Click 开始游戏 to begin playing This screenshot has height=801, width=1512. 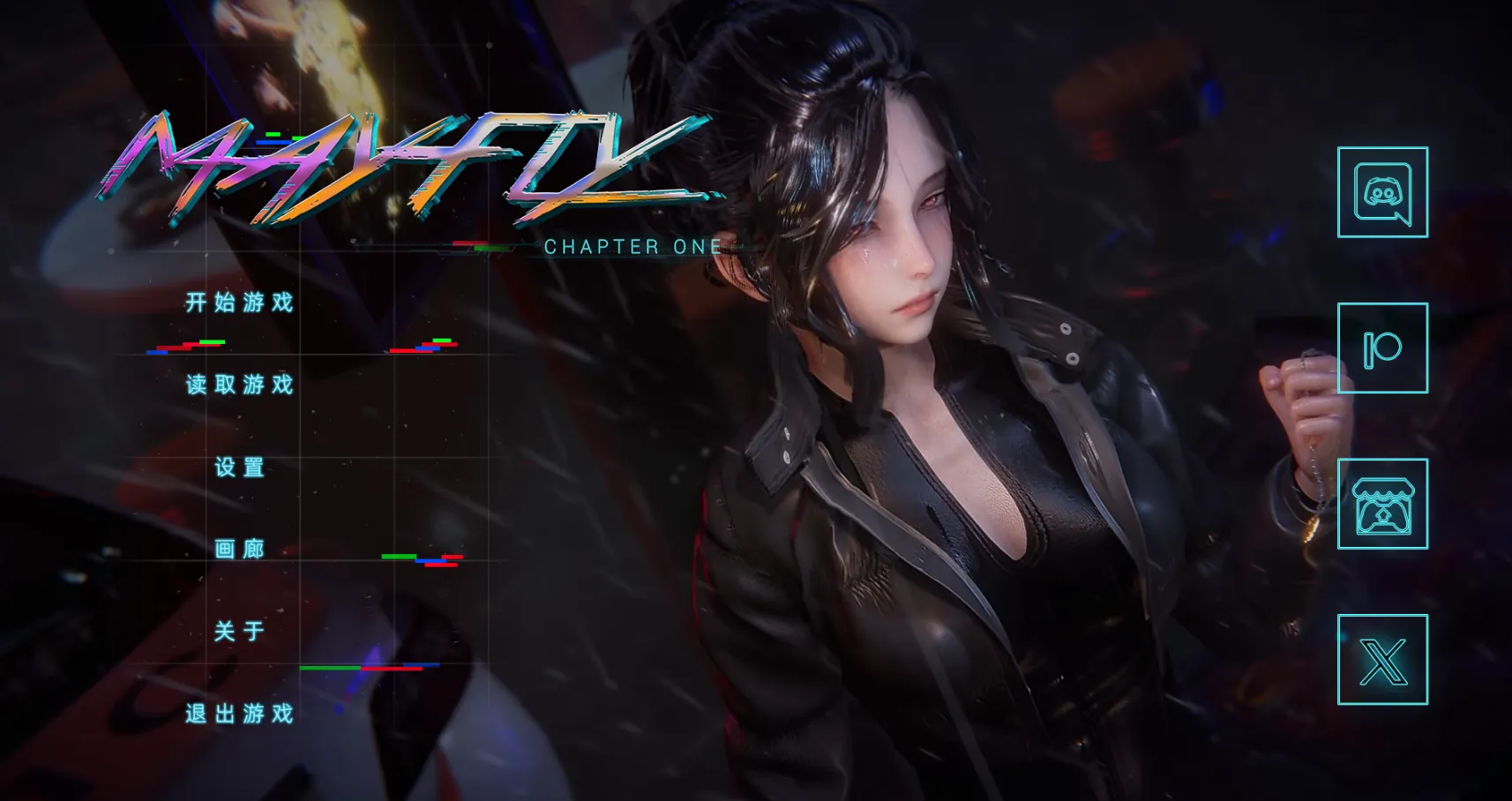click(x=238, y=303)
